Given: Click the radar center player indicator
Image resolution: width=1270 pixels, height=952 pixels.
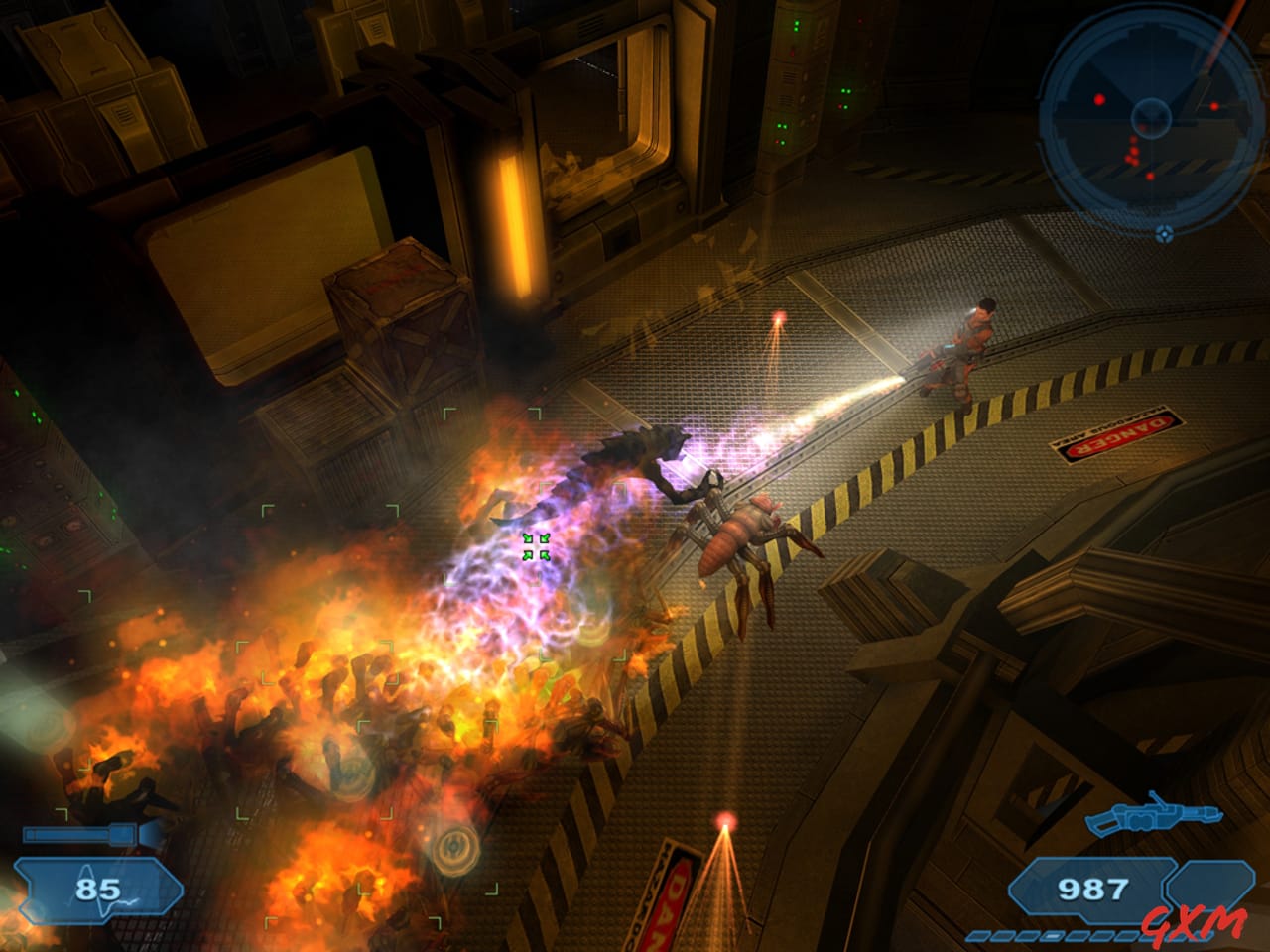Looking at the screenshot, I should (1152, 118).
